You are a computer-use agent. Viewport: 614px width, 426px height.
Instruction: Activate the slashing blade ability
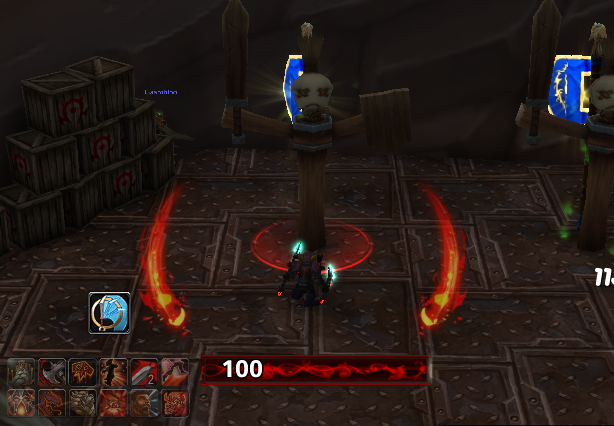pos(174,373)
